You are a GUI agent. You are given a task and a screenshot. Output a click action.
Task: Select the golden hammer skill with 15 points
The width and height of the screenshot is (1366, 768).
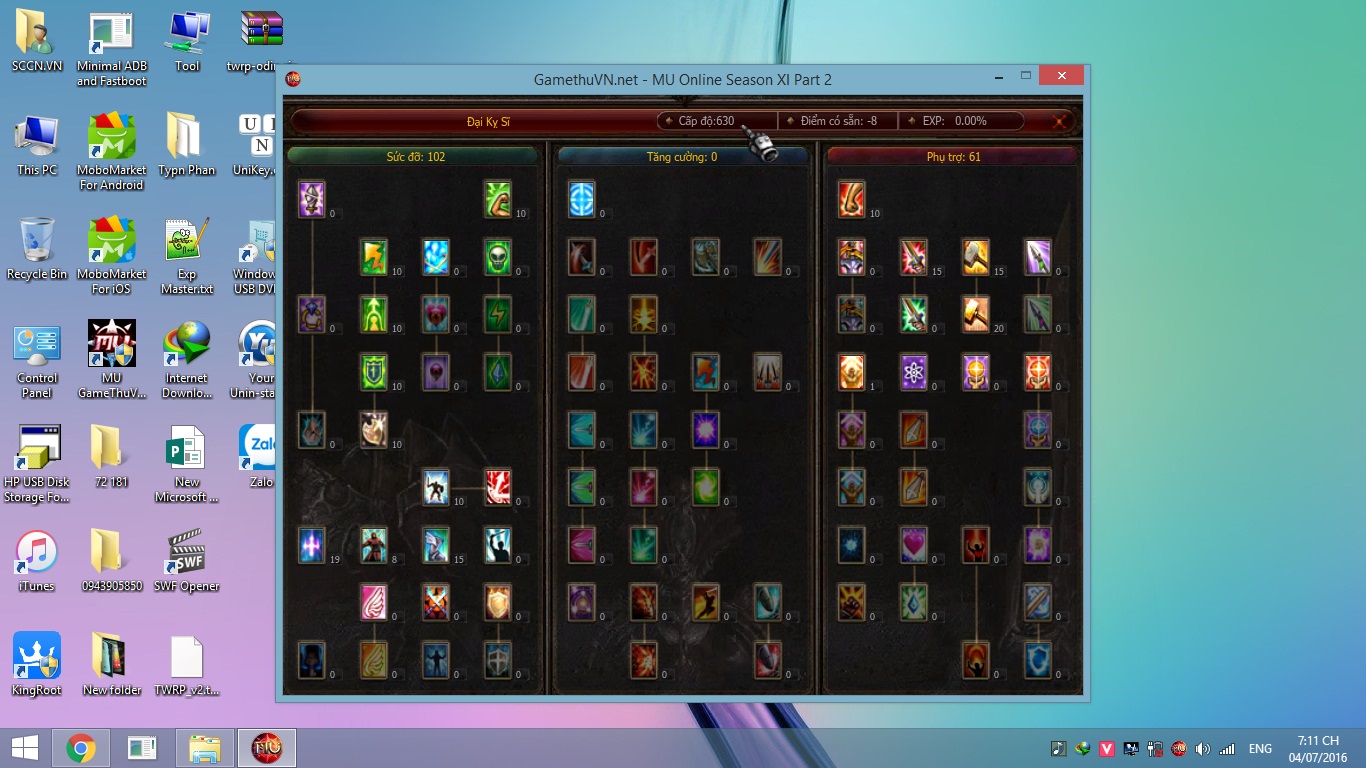[x=976, y=257]
